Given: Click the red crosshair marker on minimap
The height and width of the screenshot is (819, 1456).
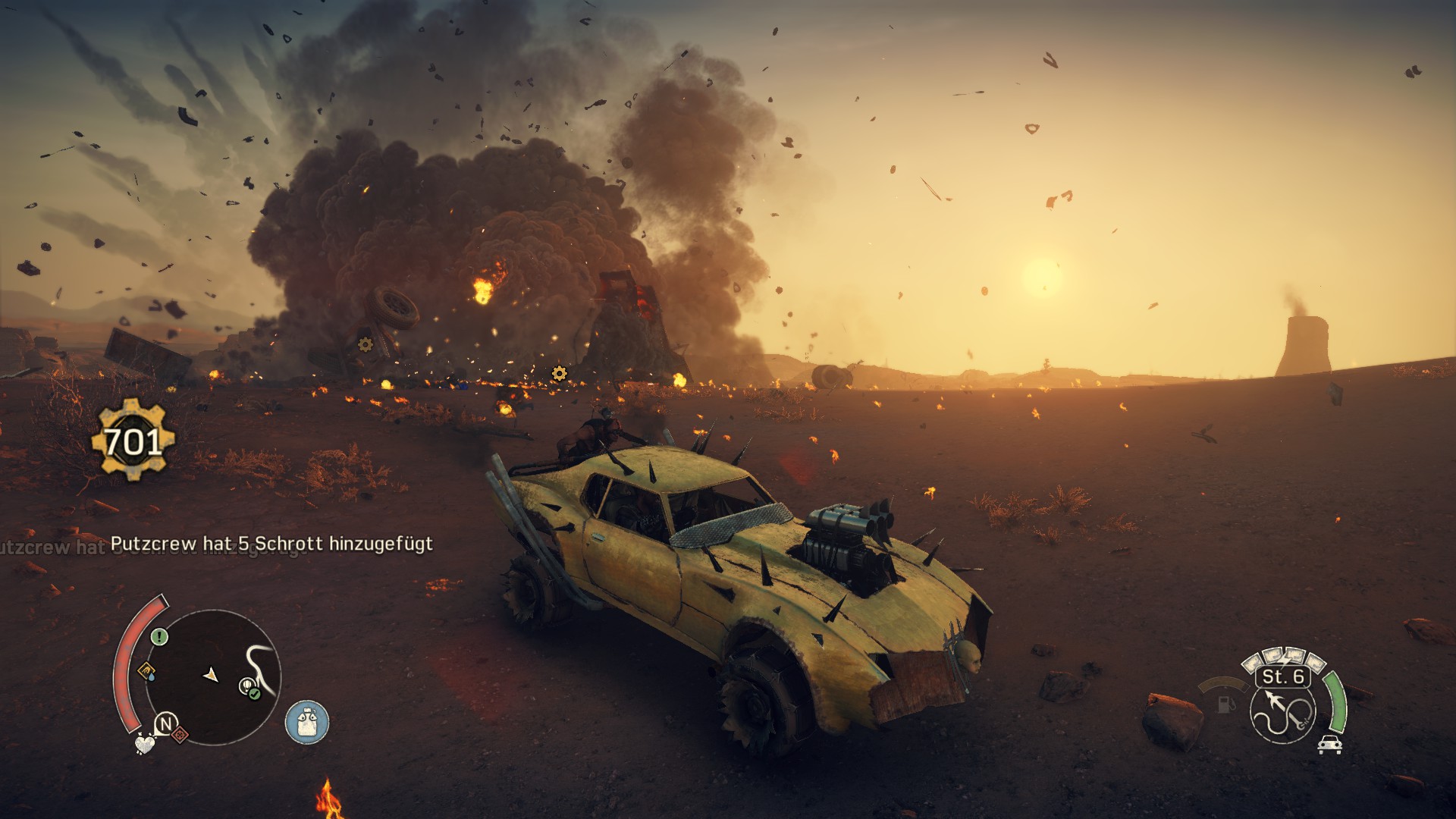Looking at the screenshot, I should coord(180,734).
